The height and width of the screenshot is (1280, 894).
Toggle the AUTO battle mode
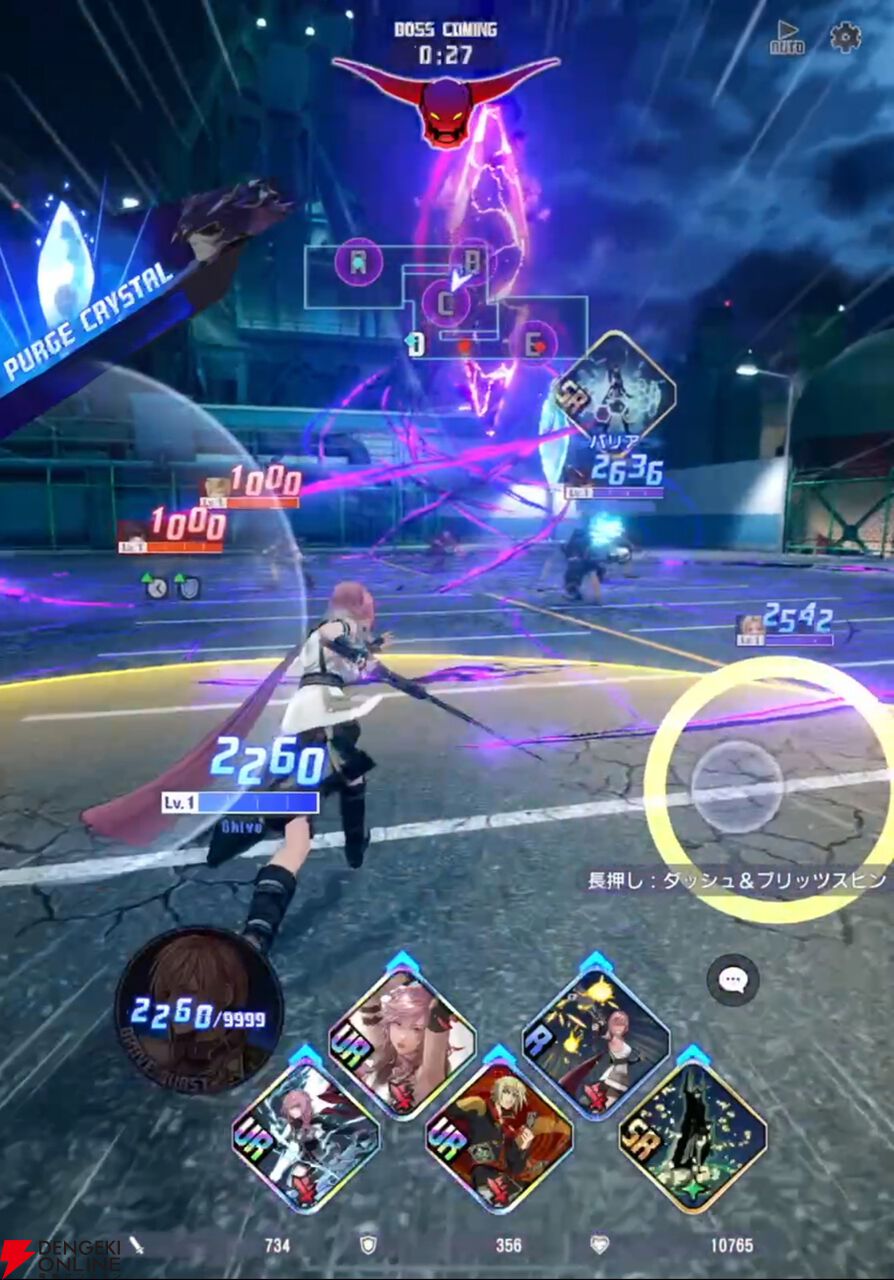pyautogui.click(x=787, y=38)
